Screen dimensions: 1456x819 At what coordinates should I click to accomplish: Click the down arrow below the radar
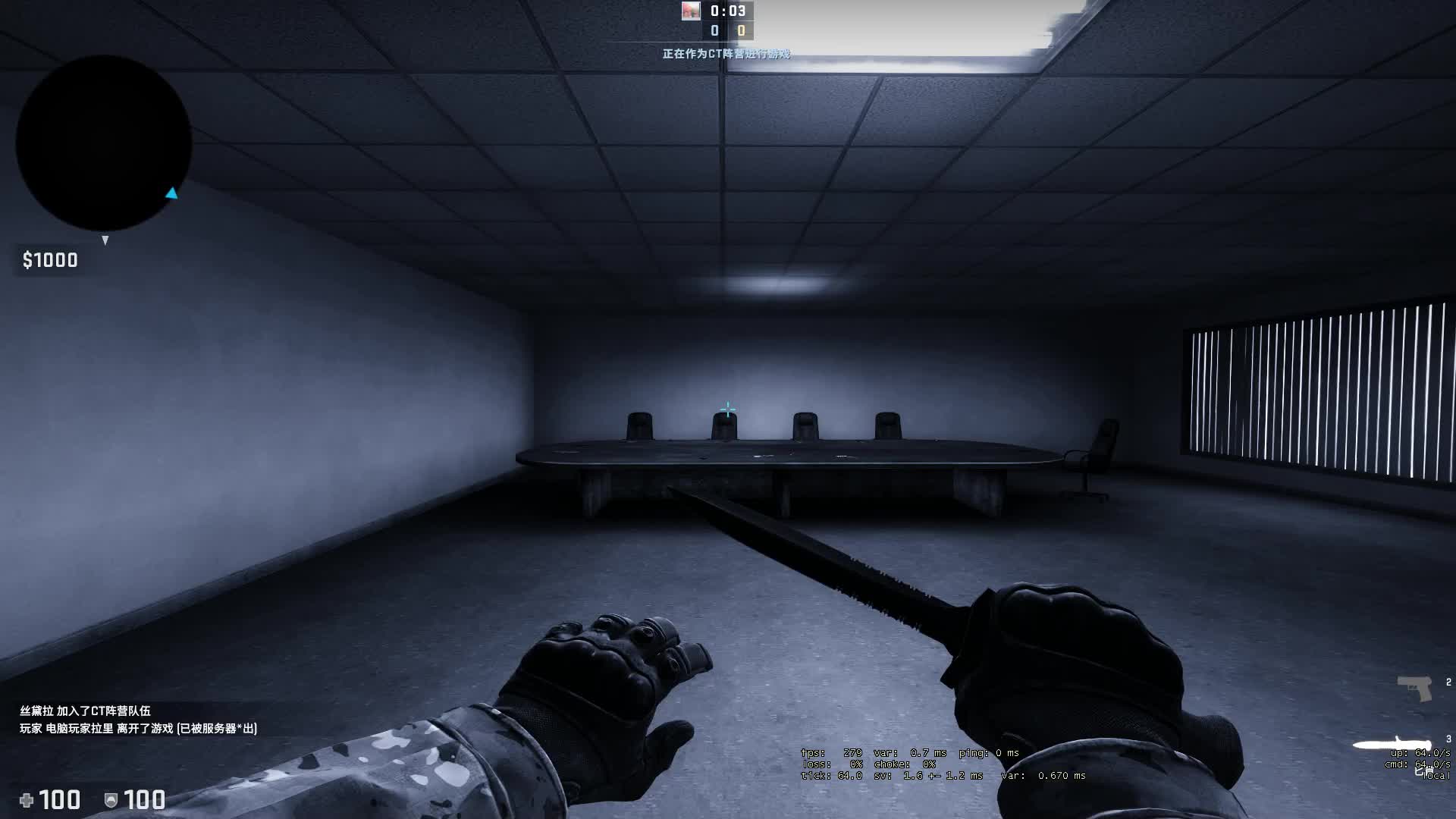[x=105, y=240]
